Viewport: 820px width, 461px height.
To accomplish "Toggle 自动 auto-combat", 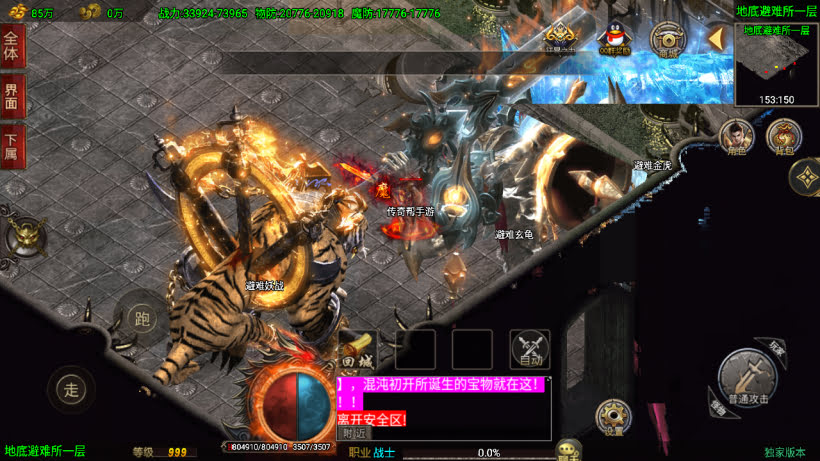I will click(x=530, y=350).
